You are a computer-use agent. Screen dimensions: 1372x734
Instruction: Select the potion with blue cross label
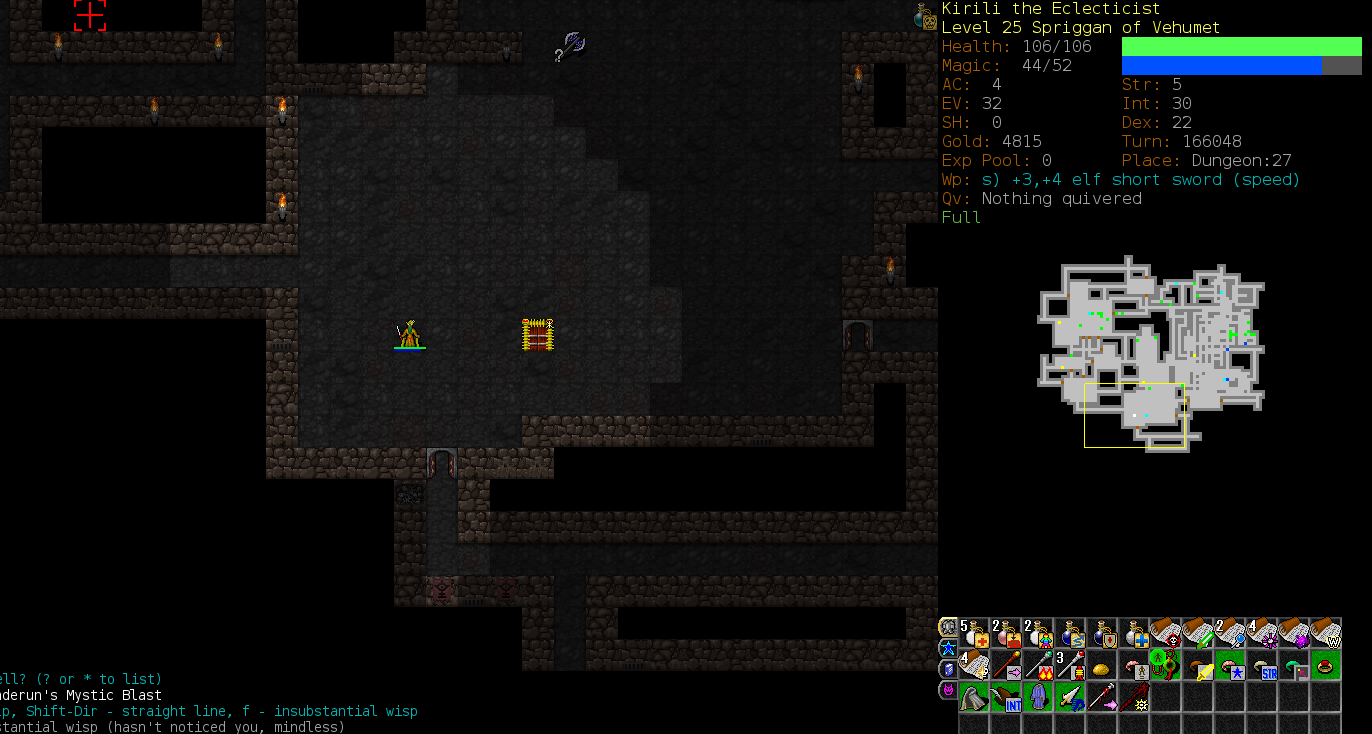coord(1134,633)
